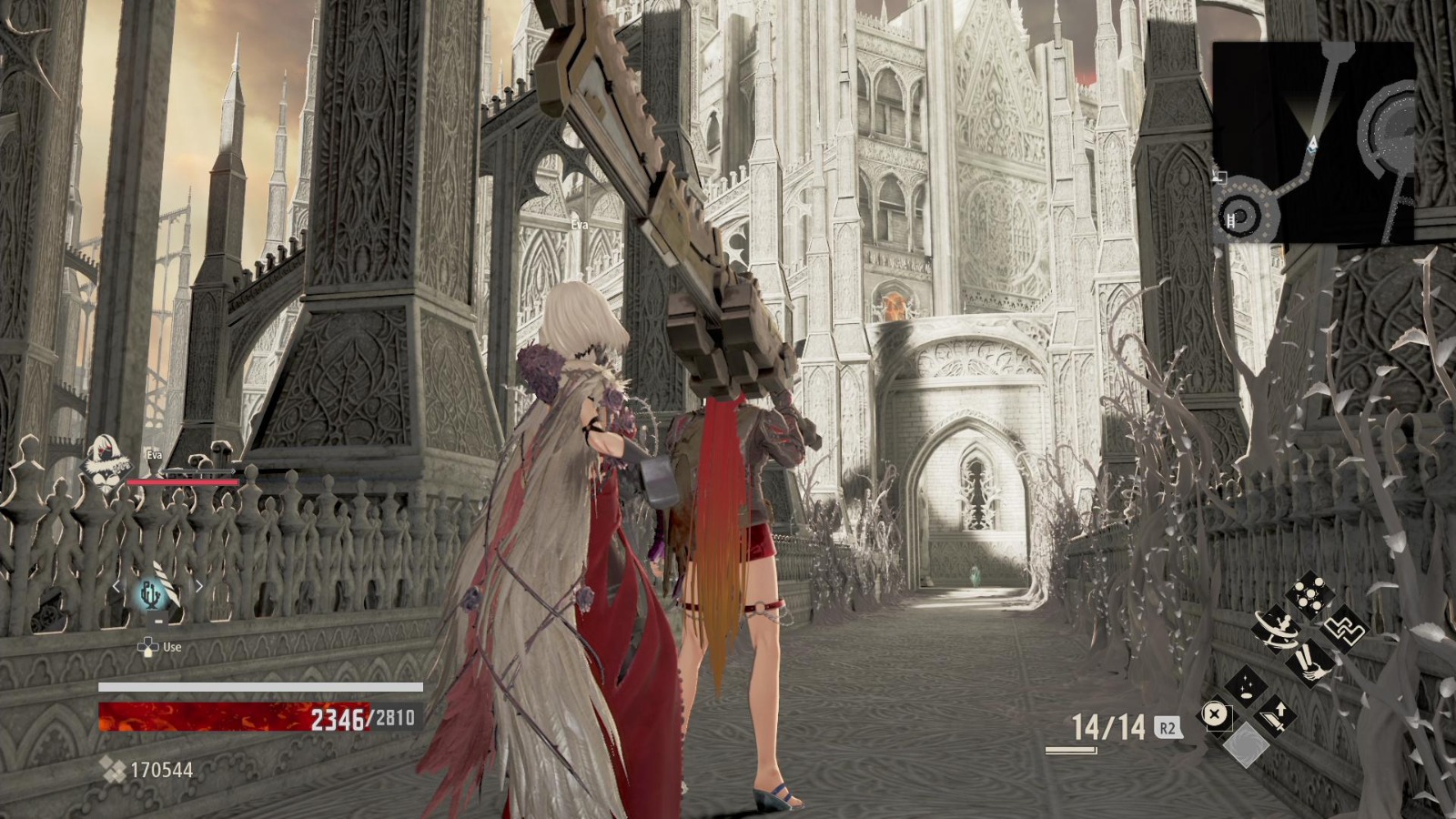This screenshot has height=819, width=1456.
Task: Activate the empty gray gift slot
Action: coord(1249,743)
